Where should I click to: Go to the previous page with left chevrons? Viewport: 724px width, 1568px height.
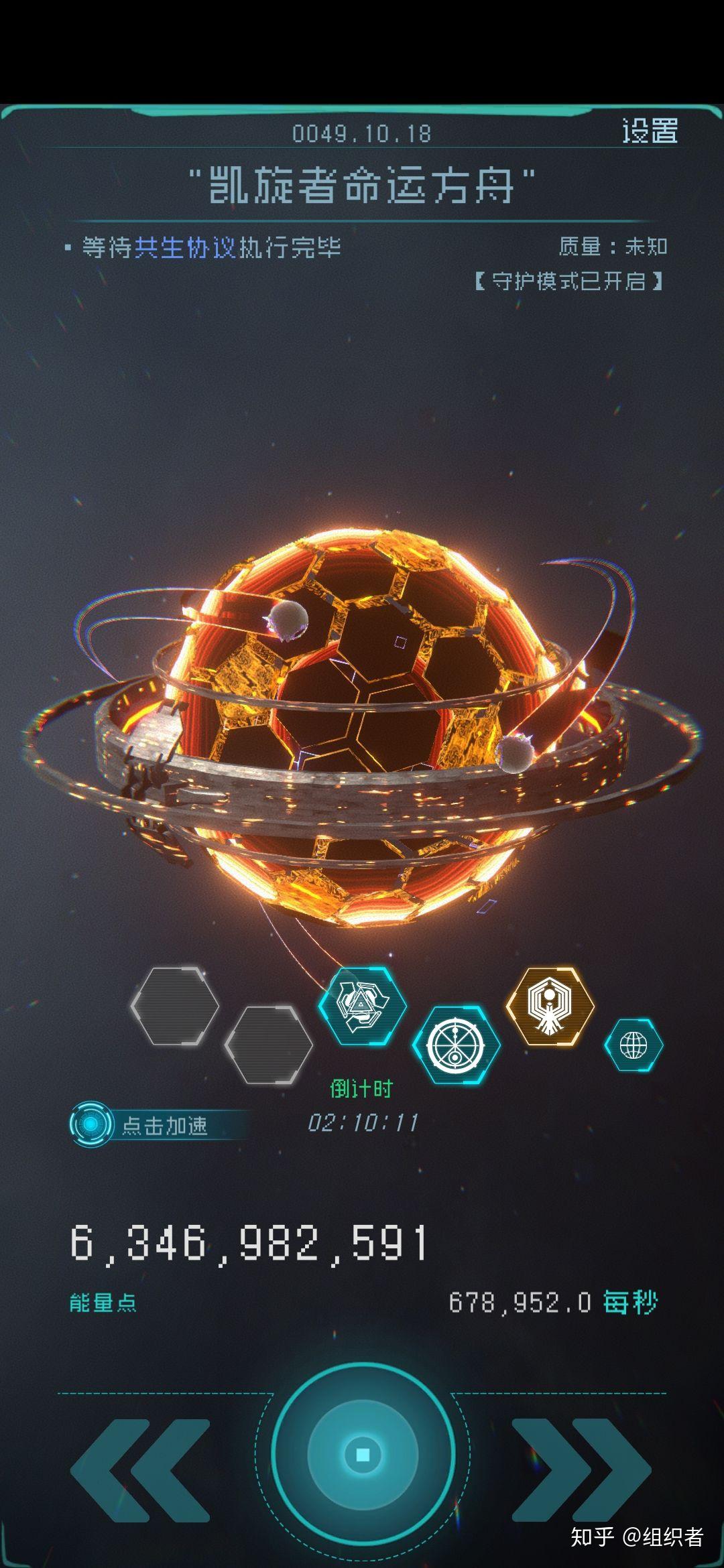(142, 1468)
